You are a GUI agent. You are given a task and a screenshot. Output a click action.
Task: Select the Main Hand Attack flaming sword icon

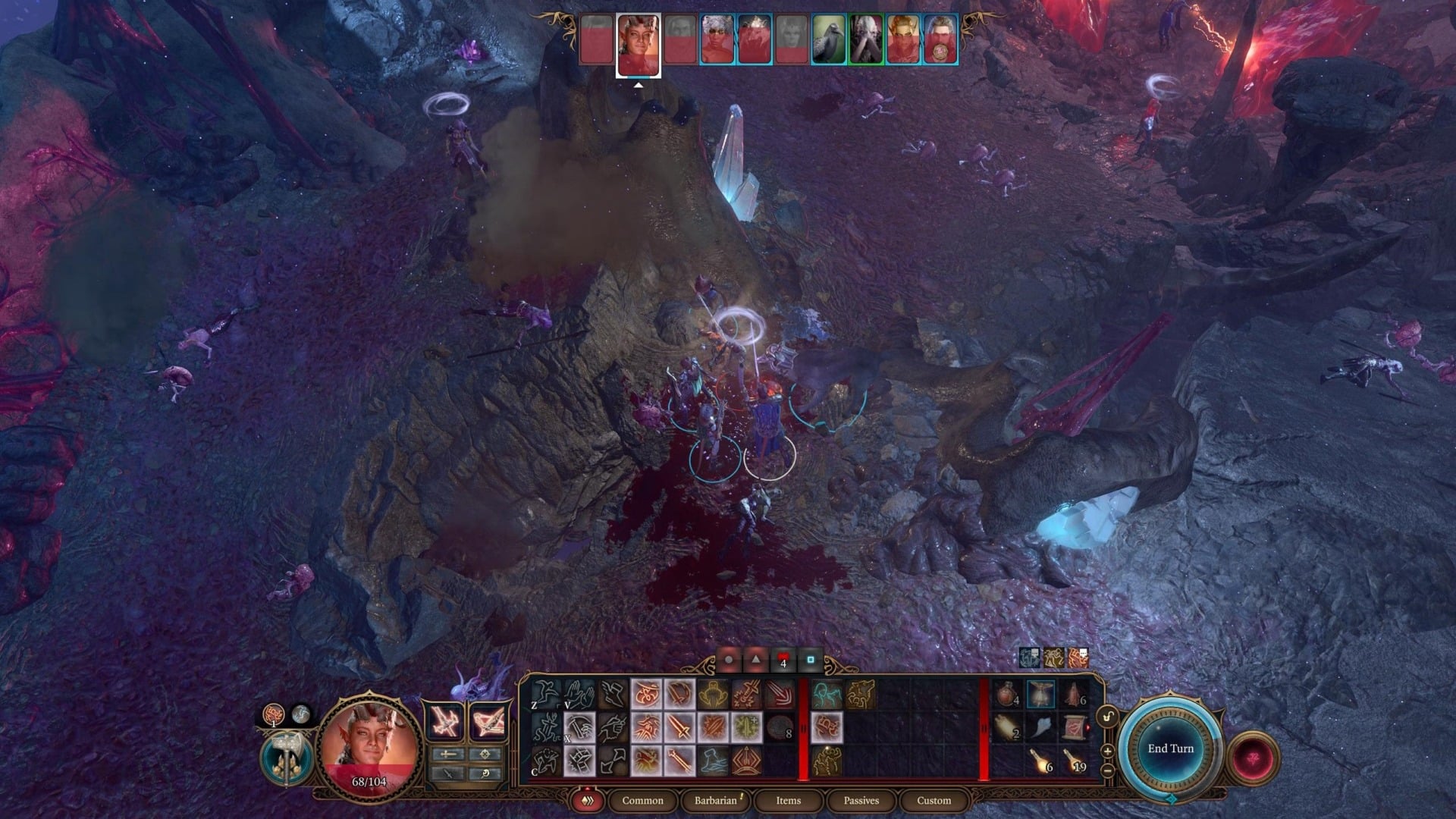coord(679,727)
